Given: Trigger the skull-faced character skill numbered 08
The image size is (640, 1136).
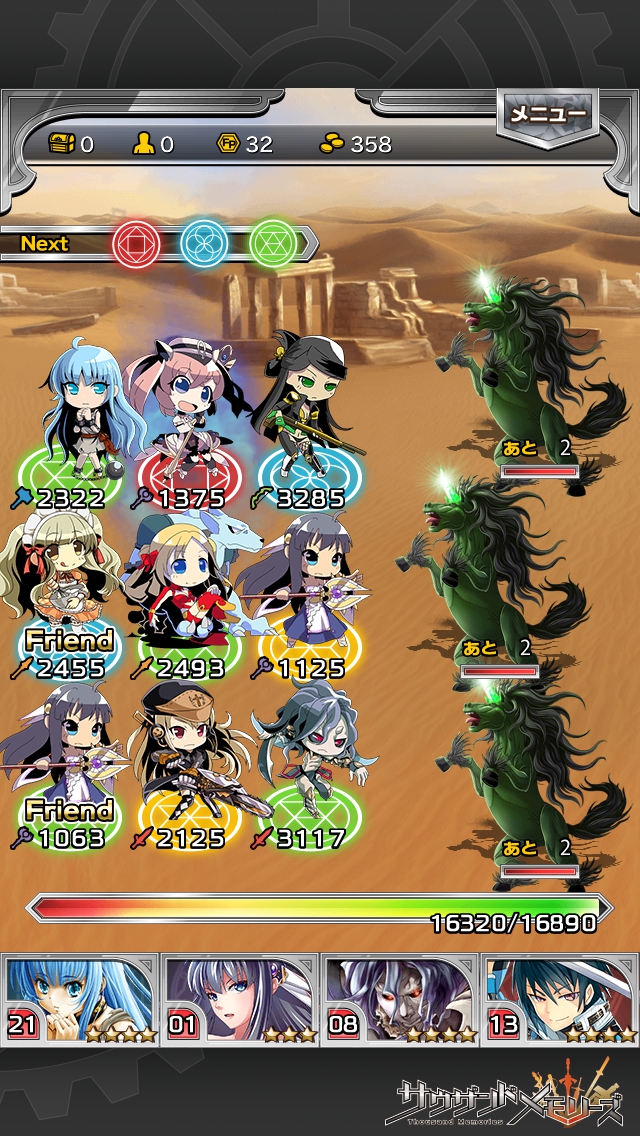Looking at the screenshot, I should click(400, 999).
